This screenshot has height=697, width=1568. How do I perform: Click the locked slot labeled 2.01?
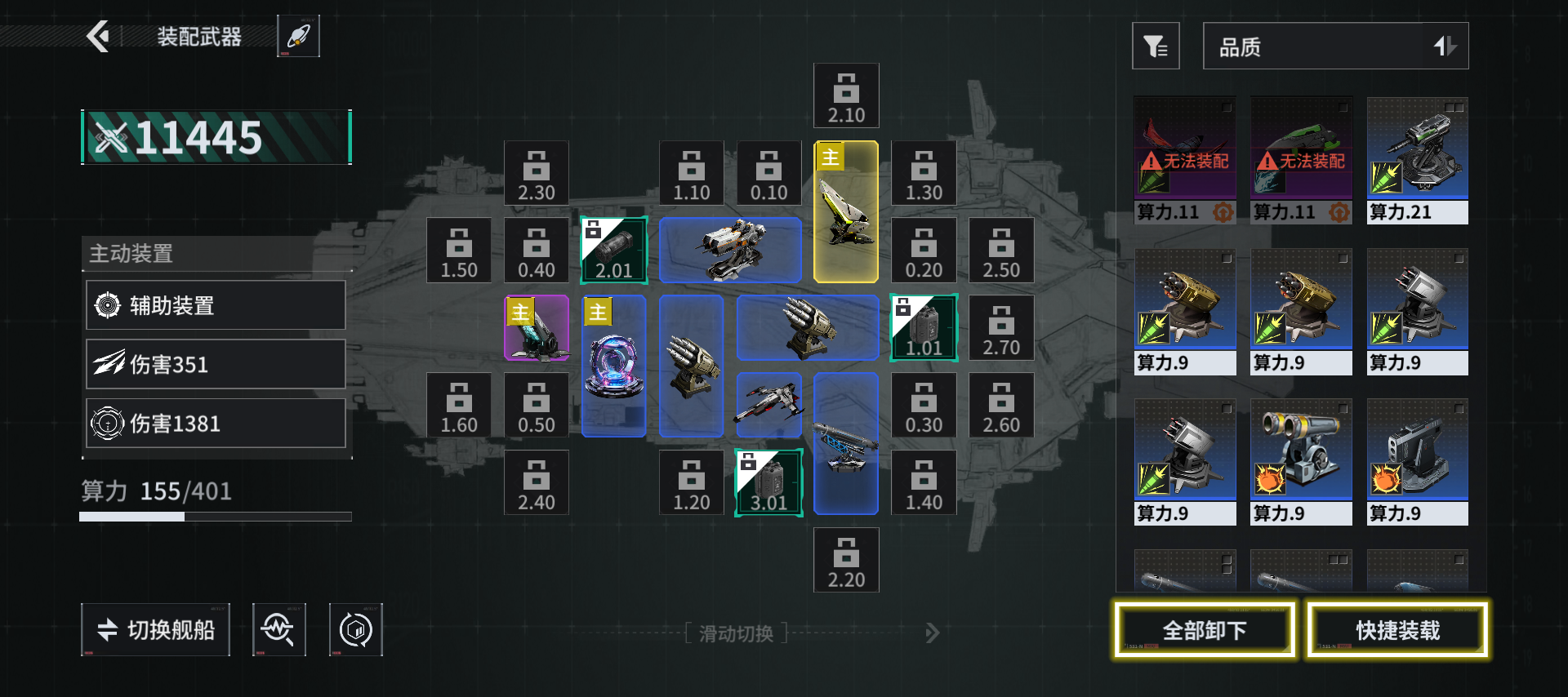pyautogui.click(x=613, y=250)
